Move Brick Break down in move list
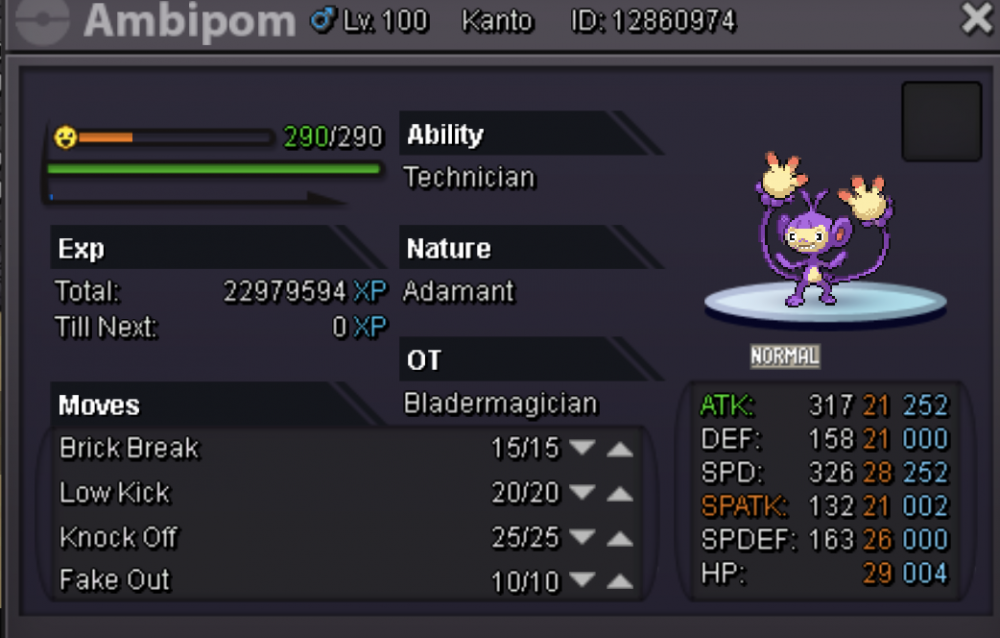 (582, 449)
